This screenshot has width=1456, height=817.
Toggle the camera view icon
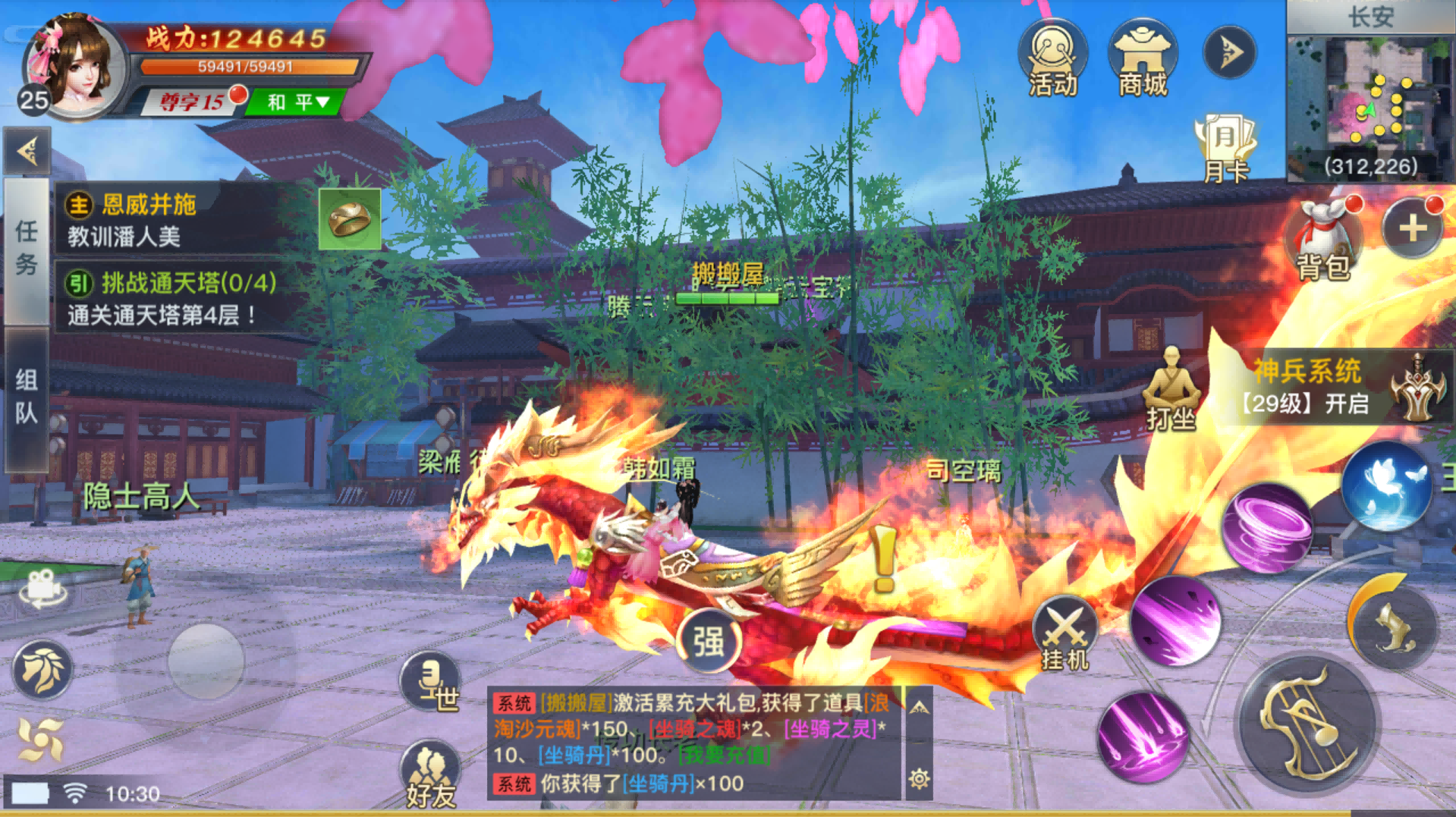pyautogui.click(x=42, y=588)
